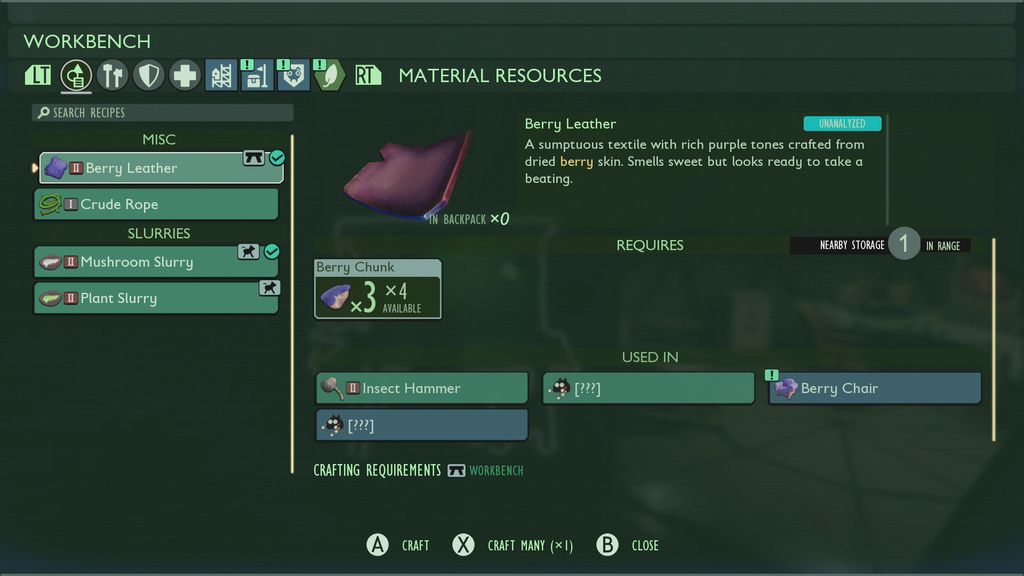Select the Berry Leather recipe
1024x576 pixels.
(x=160, y=168)
